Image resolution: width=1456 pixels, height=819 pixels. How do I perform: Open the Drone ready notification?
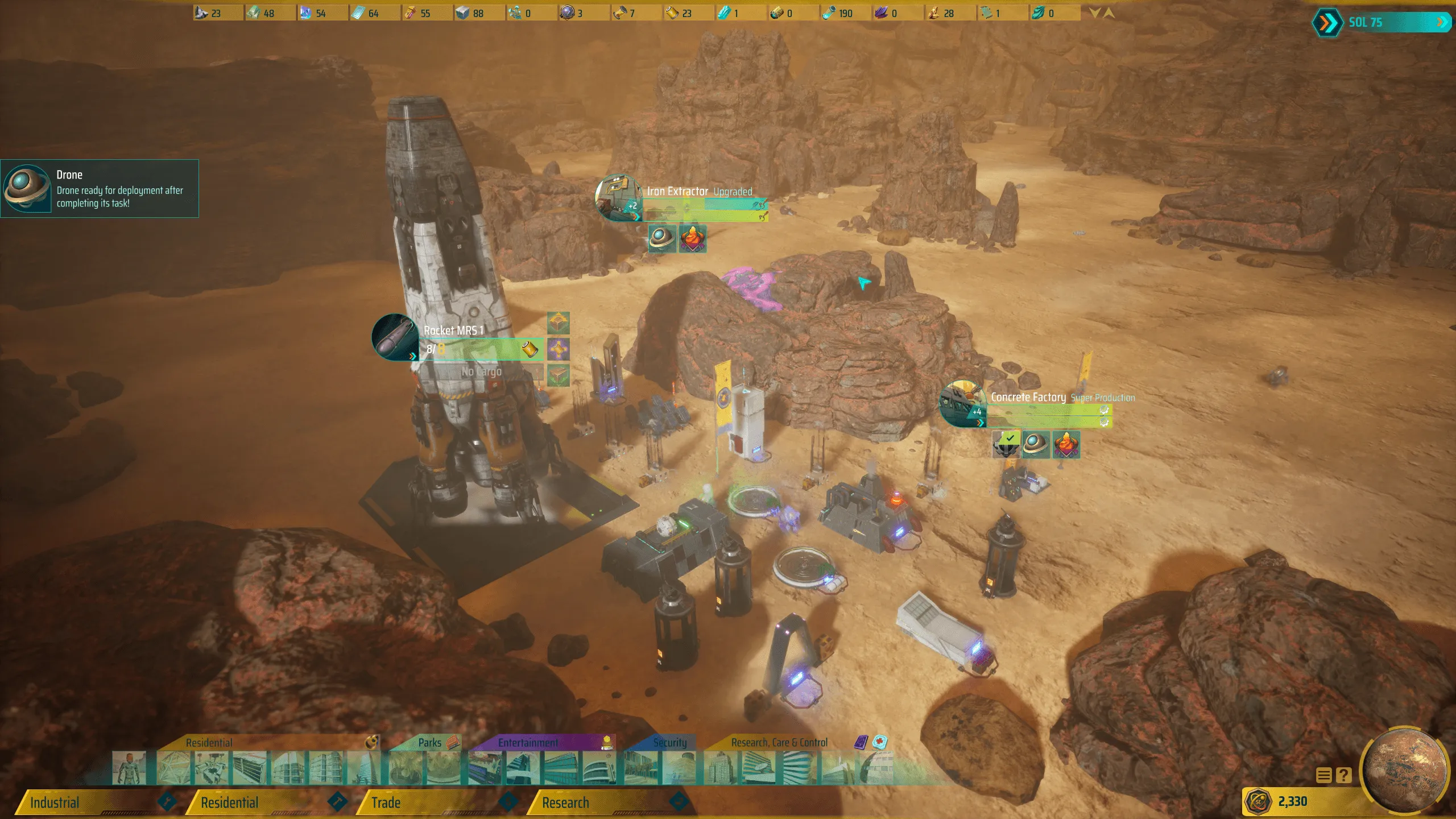100,189
